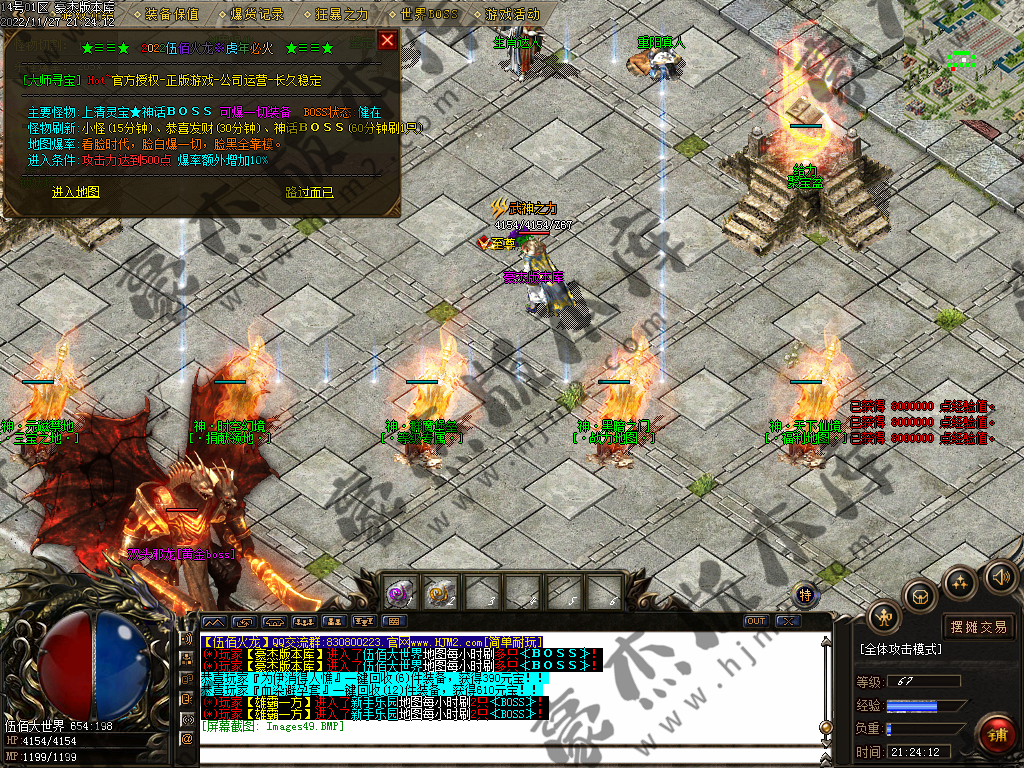Image resolution: width=1024 pixels, height=768 pixels.
Task: Open the character panel icon
Action: 884,617
